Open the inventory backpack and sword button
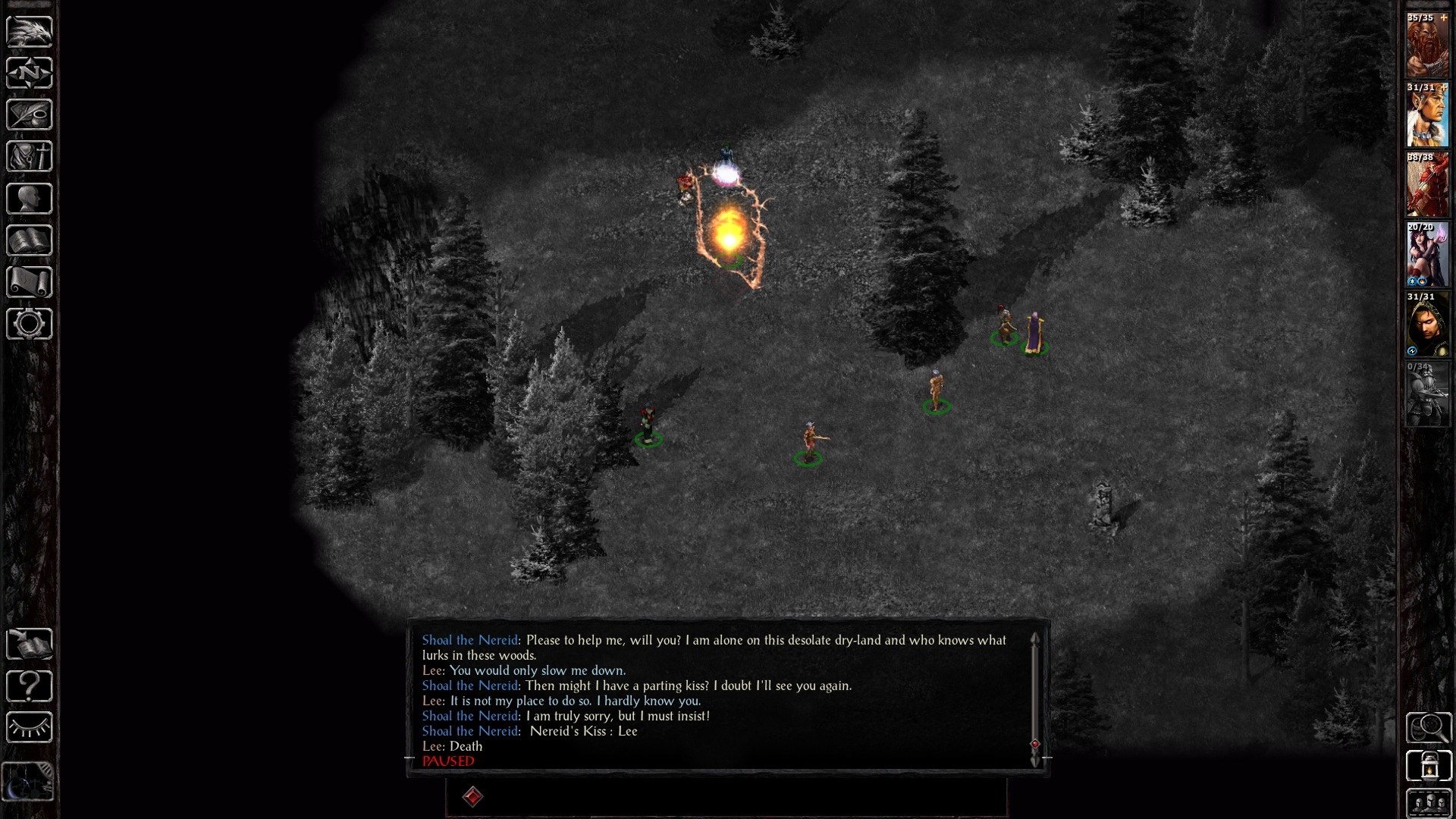Image resolution: width=1456 pixels, height=819 pixels. click(x=29, y=157)
